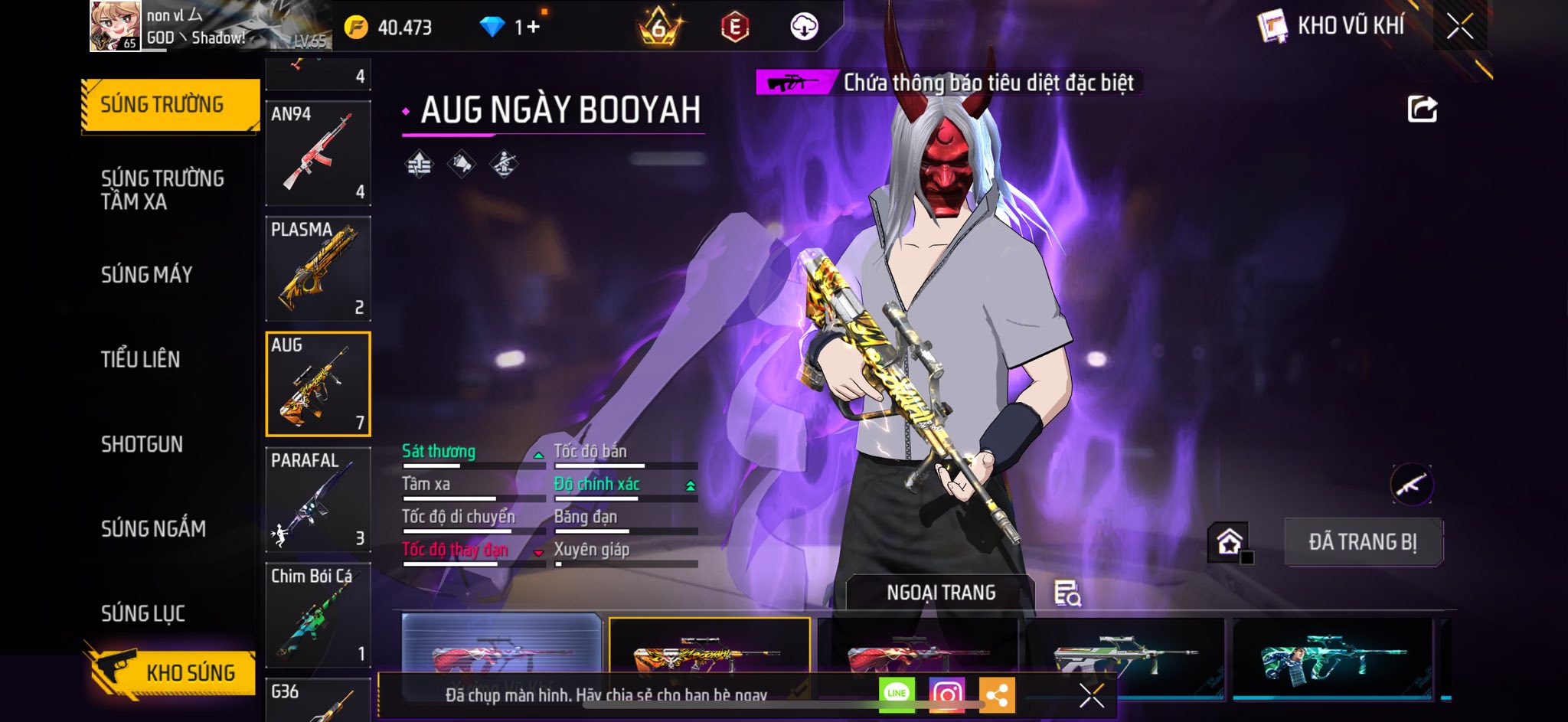Close the Kho Vũ Khí screen

point(1459,27)
